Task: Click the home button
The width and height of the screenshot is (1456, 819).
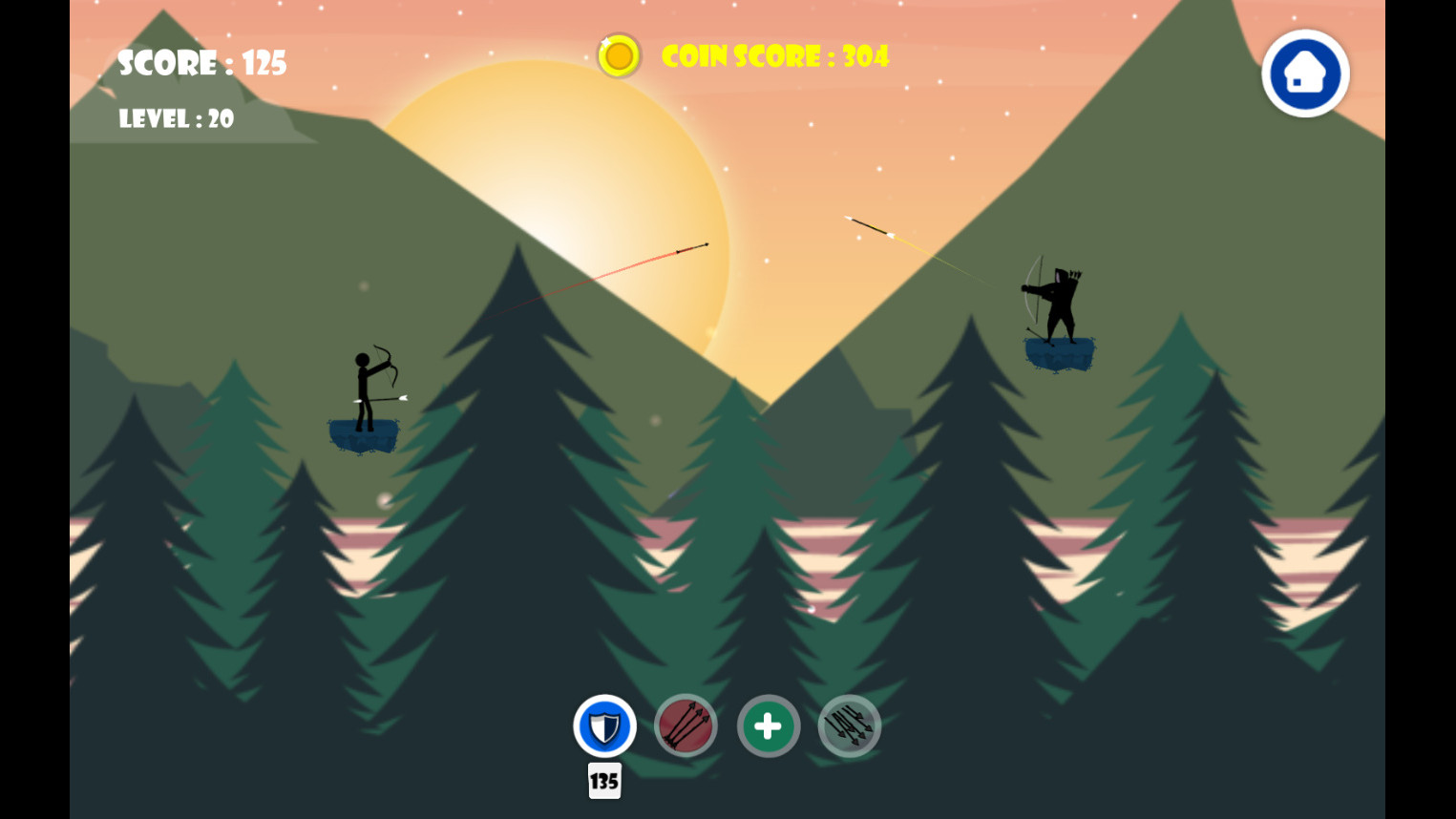Action: click(x=1304, y=73)
